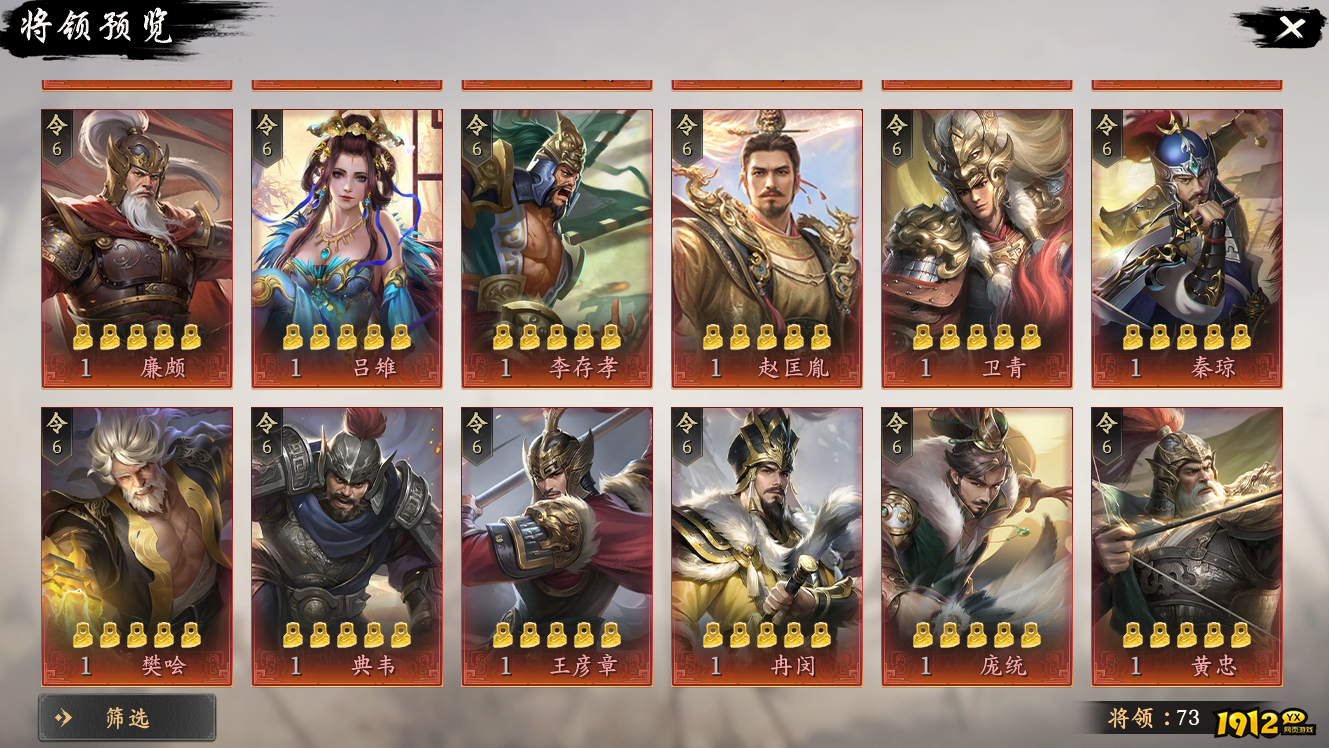View the 庞统 general card
The height and width of the screenshot is (748, 1329).
coord(977,546)
